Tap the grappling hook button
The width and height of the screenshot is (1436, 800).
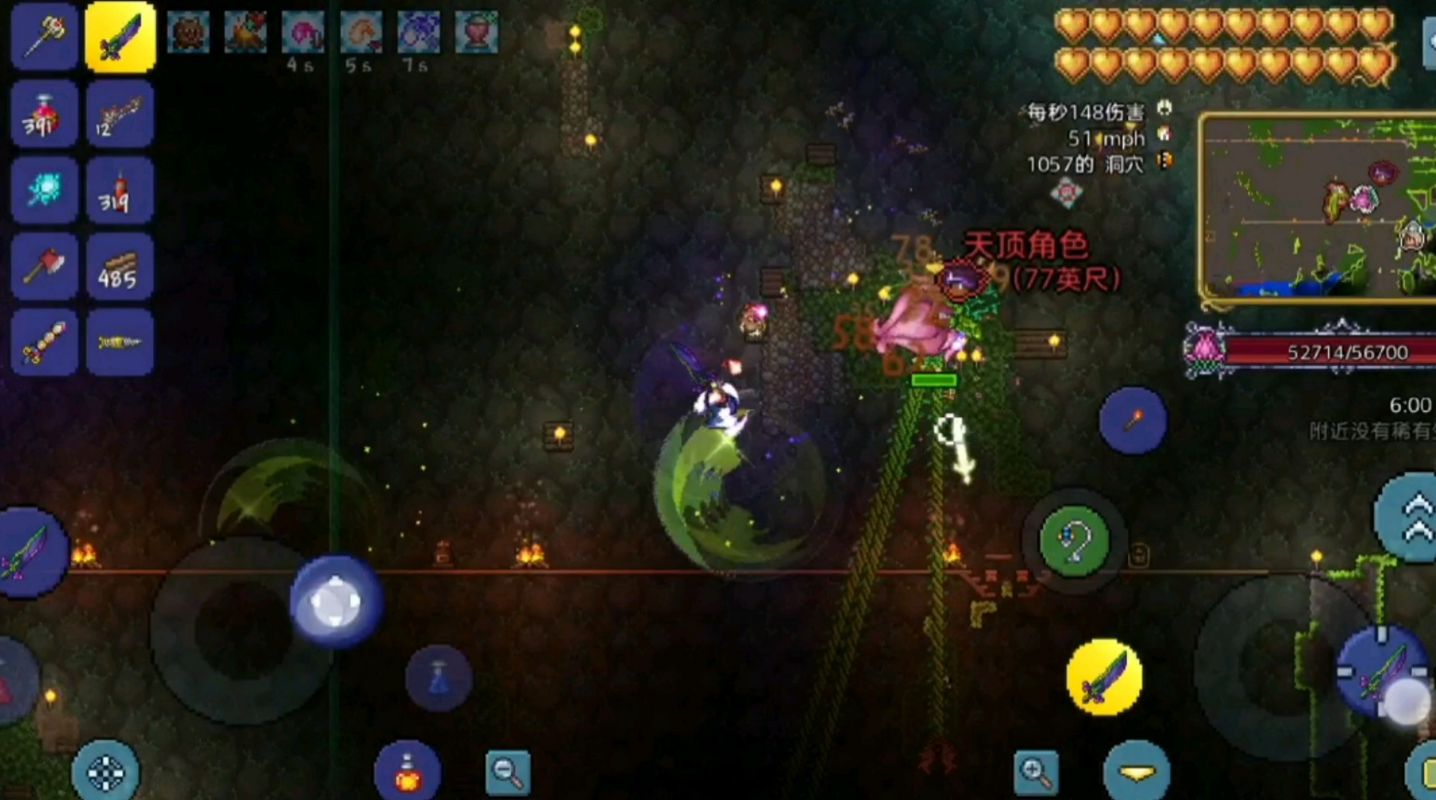coord(1074,541)
